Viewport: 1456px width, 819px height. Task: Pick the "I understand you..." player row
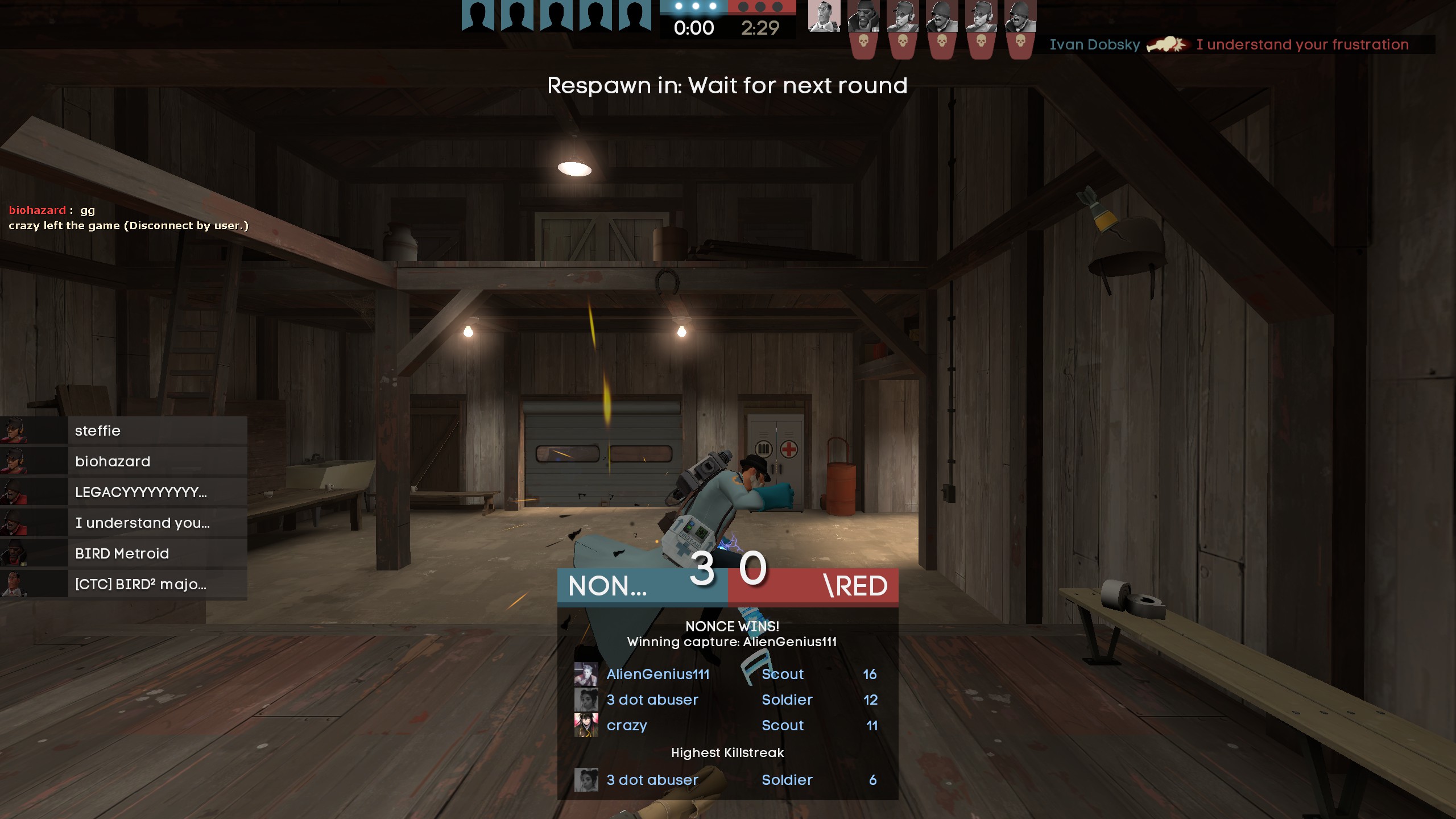tap(123, 523)
